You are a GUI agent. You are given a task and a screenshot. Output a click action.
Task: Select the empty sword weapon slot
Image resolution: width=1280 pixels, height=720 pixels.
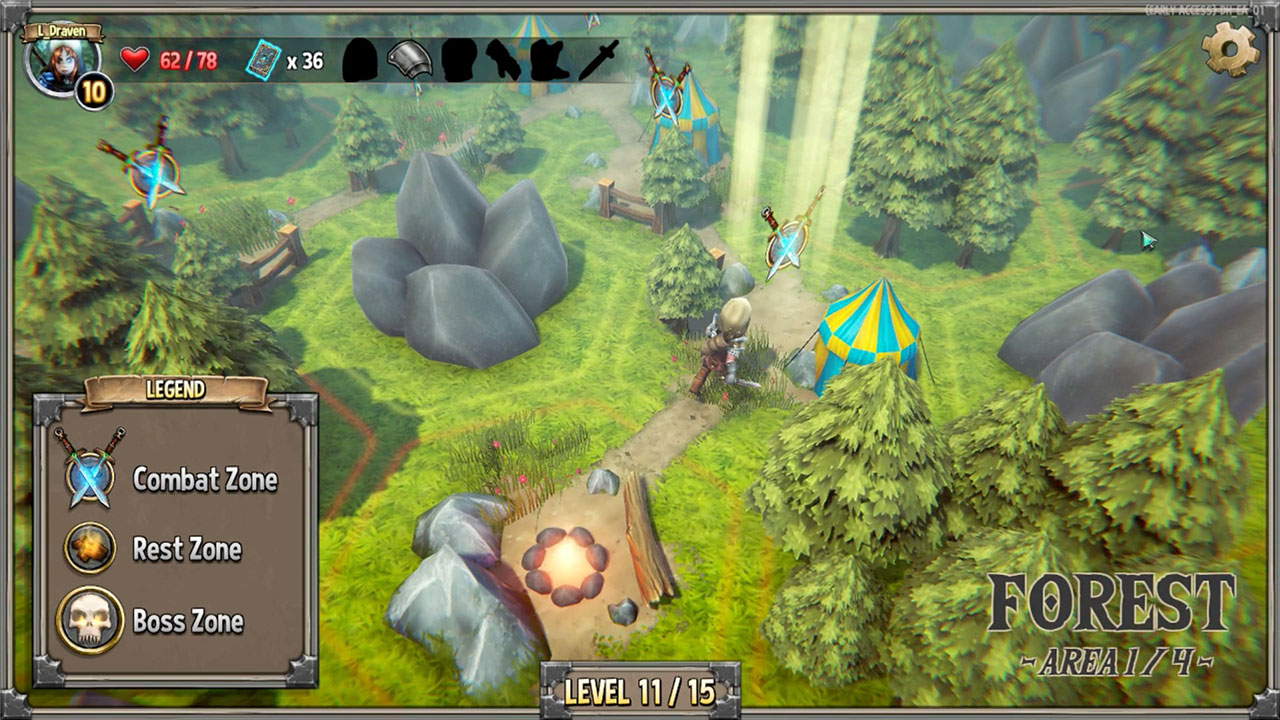point(600,60)
